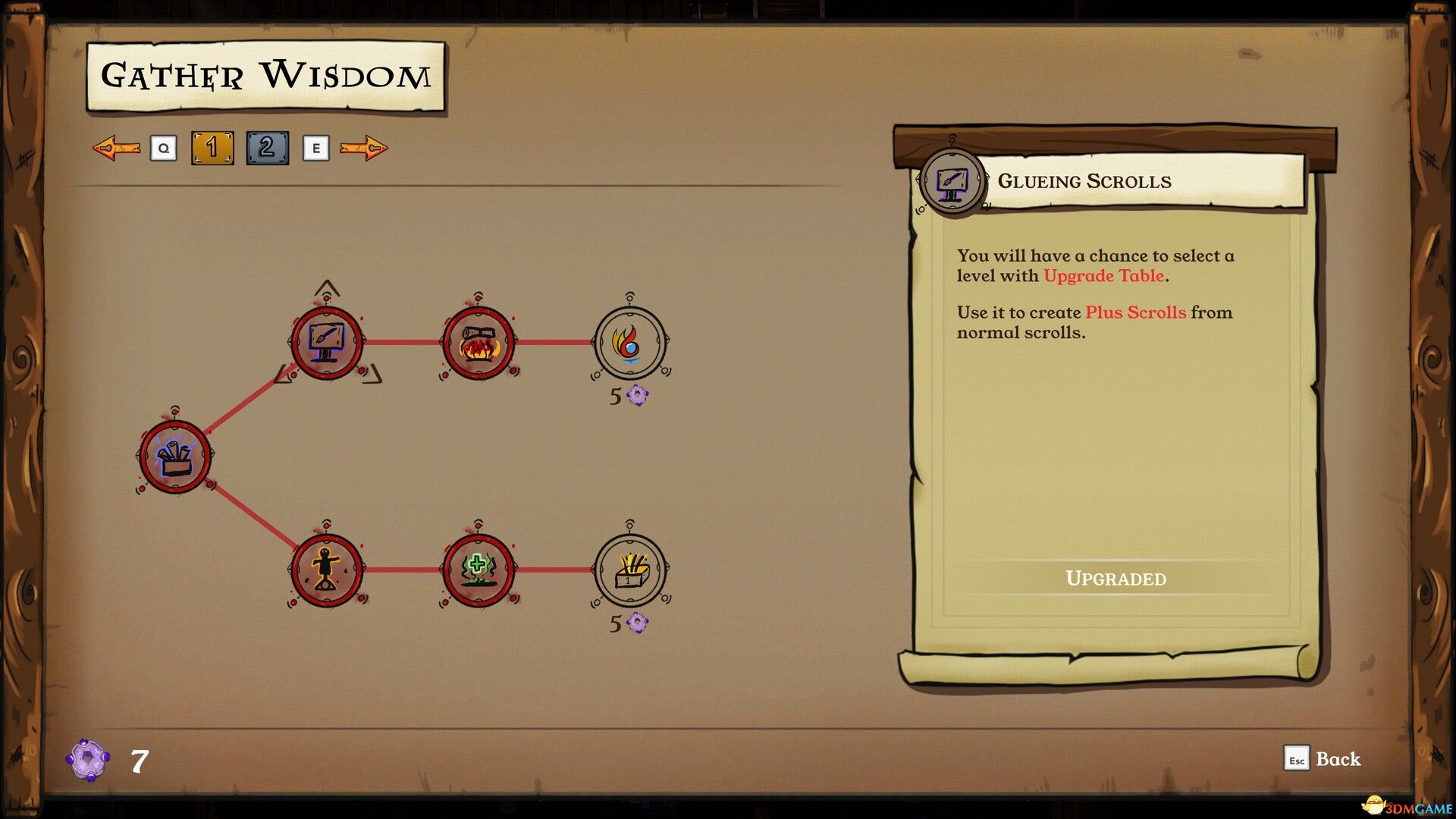Click the left orange arrow to change page
This screenshot has height=819, width=1456.
115,148
